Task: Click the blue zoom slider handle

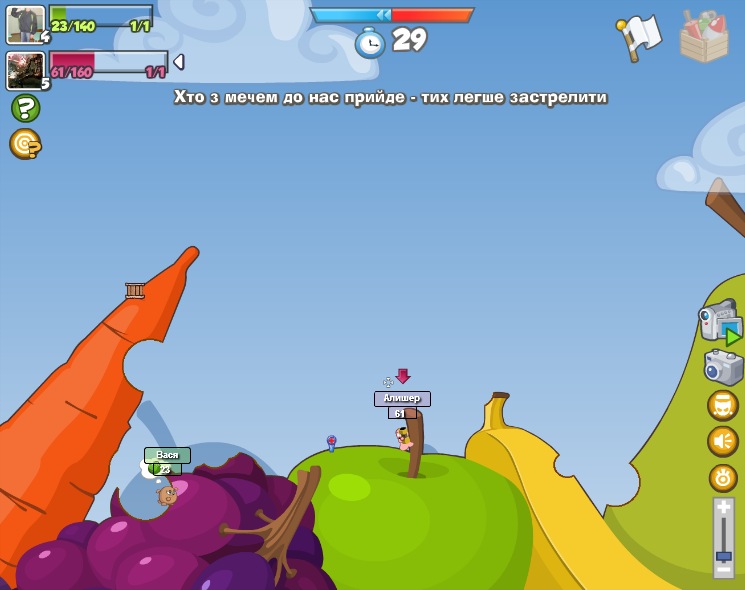Action: pos(724,555)
